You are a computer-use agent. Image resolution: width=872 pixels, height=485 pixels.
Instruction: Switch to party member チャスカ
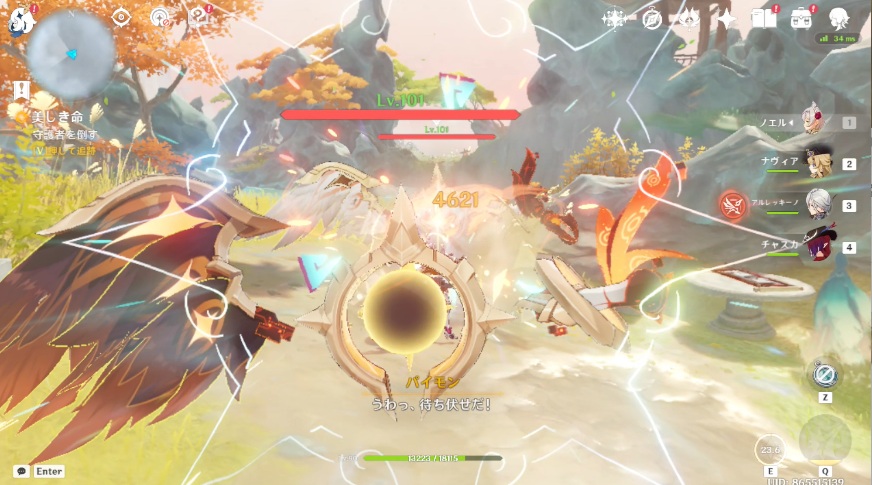point(817,247)
